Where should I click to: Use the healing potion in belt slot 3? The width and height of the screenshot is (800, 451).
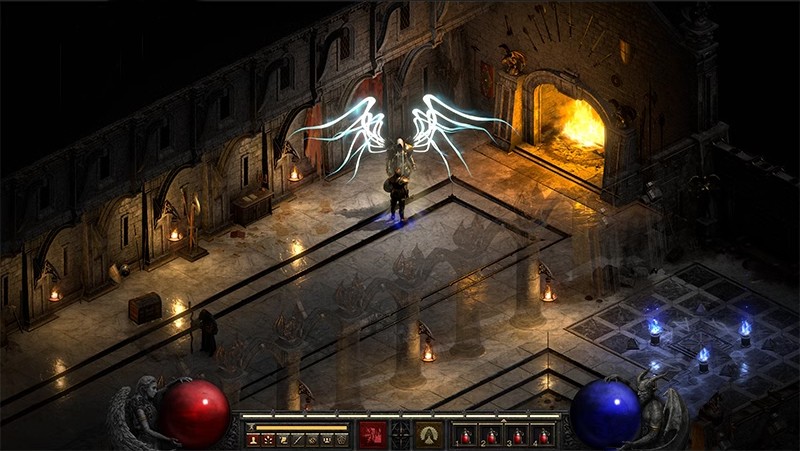pyautogui.click(x=518, y=436)
